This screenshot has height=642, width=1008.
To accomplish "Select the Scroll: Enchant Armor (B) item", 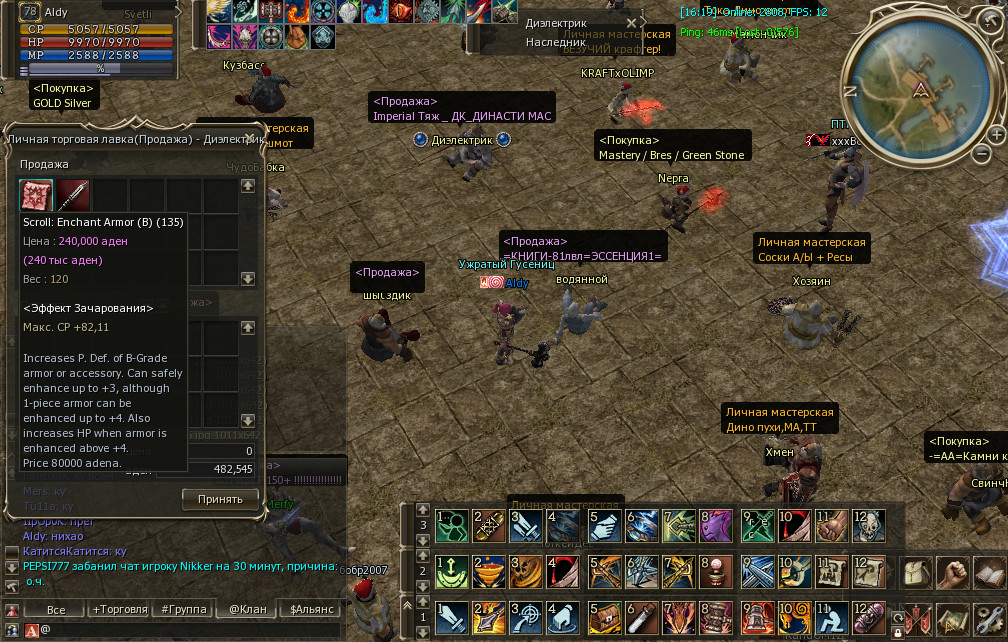I will coord(38,195).
